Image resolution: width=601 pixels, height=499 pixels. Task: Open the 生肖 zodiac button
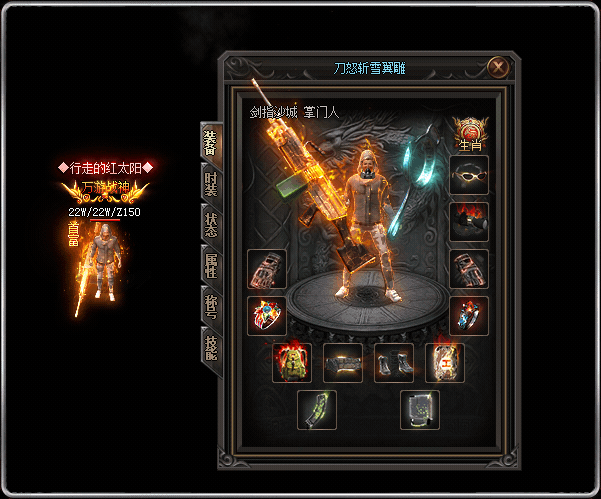(469, 133)
